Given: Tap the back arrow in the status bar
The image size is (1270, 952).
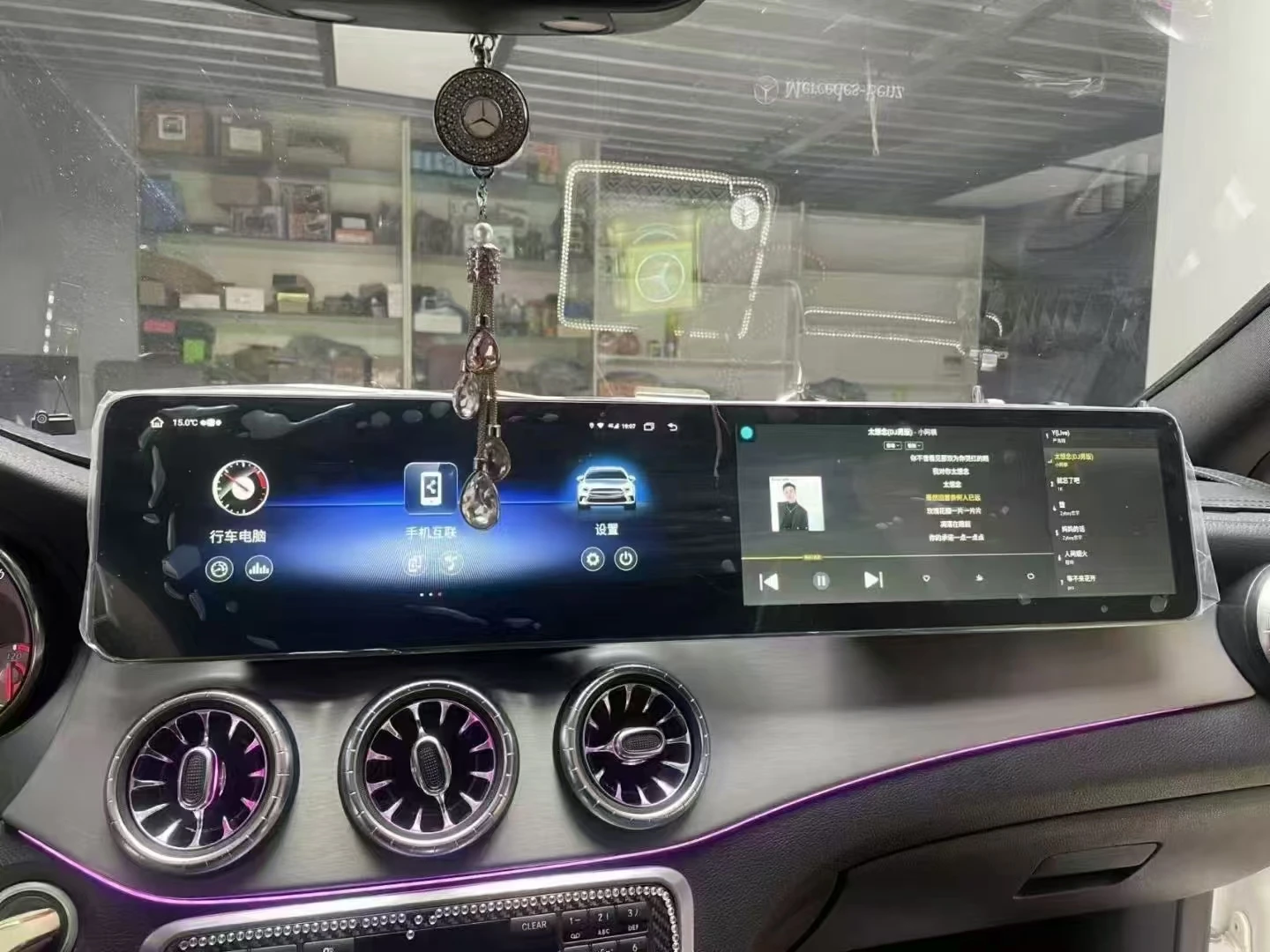Looking at the screenshot, I should pyautogui.click(x=672, y=426).
